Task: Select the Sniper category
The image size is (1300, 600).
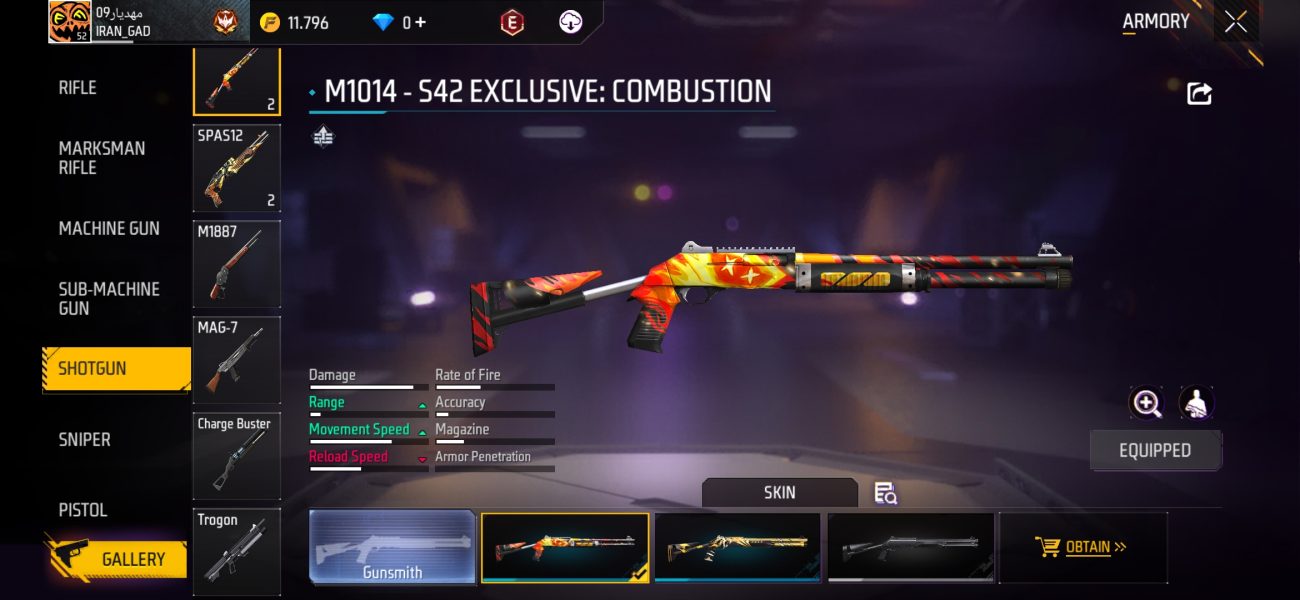Action: coord(85,439)
